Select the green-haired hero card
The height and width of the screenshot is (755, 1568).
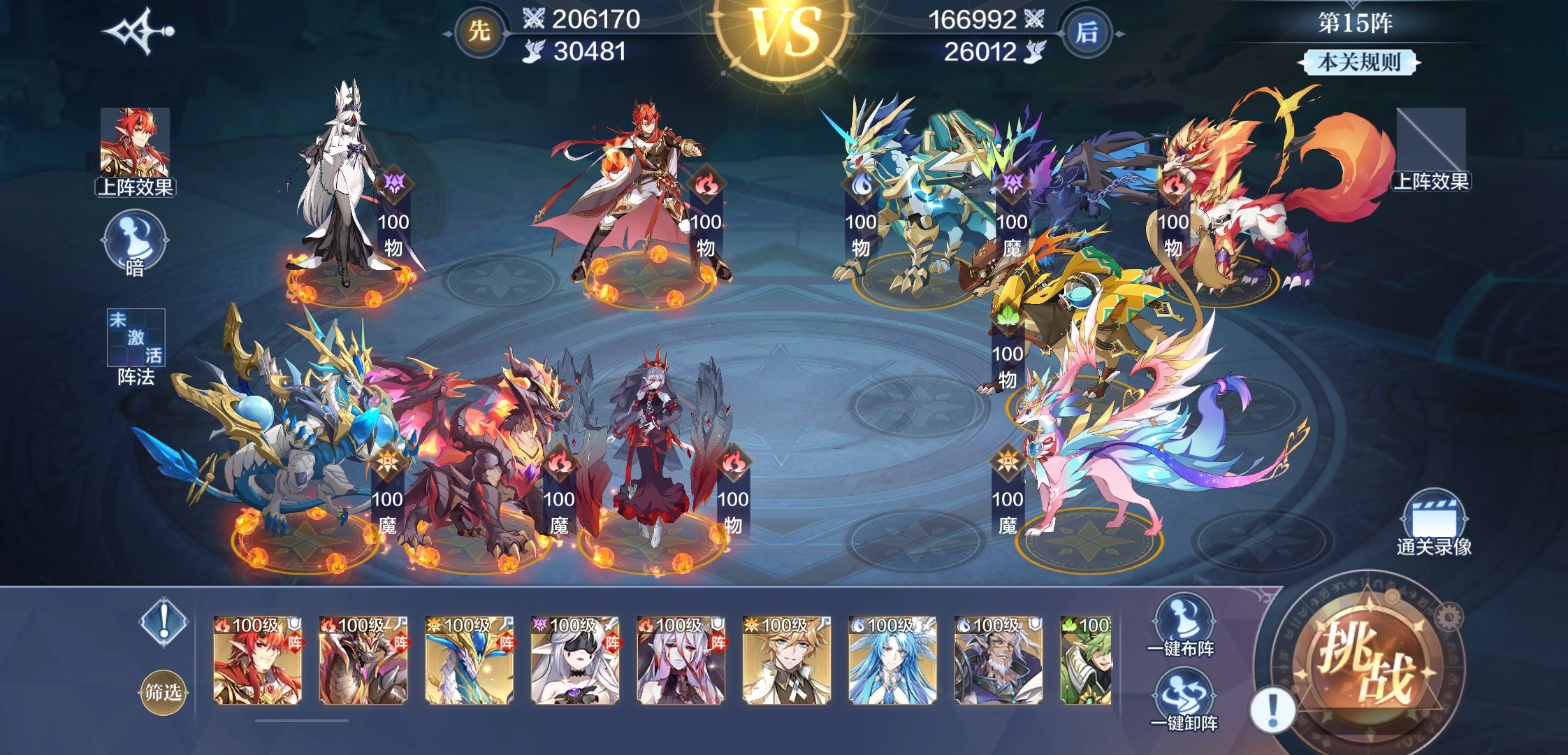1085,661
